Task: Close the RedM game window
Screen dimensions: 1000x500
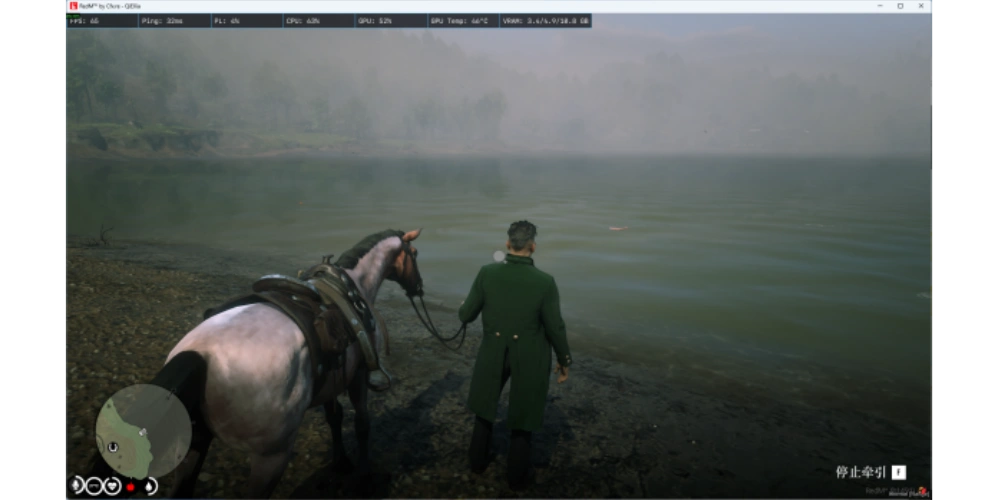Action: click(x=922, y=6)
